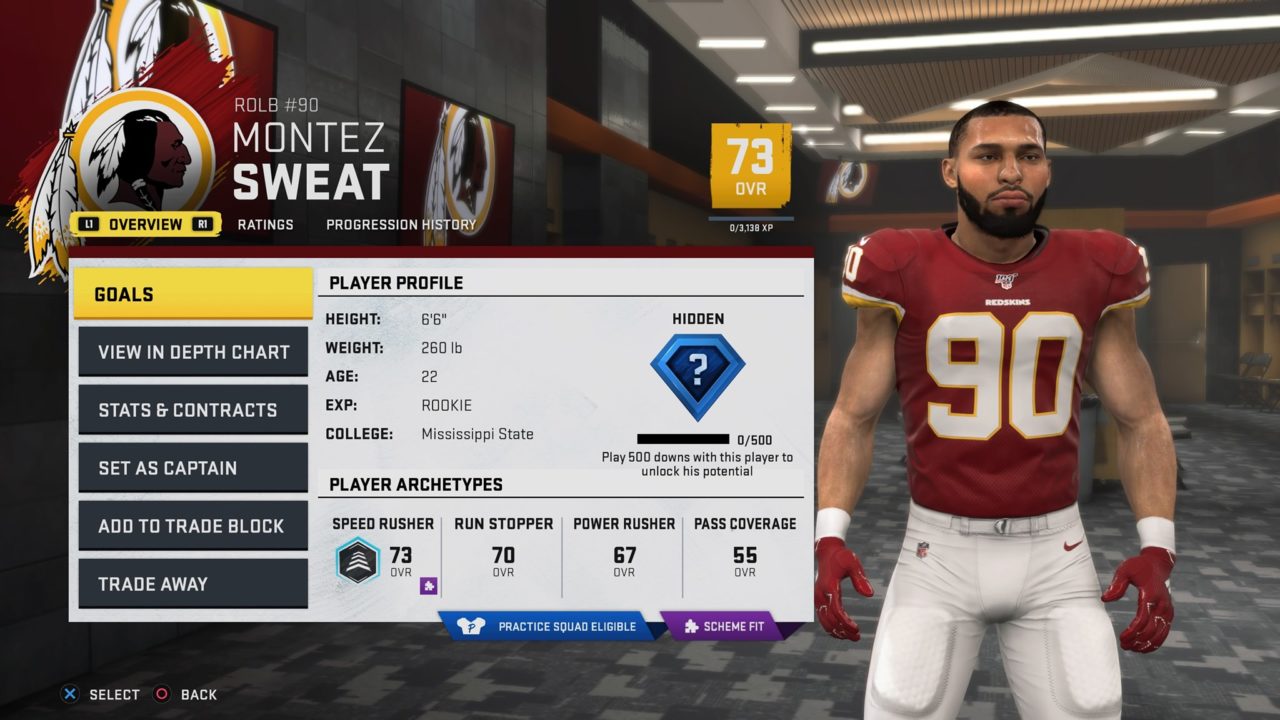
Task: Open Stats & Contracts
Action: click(x=193, y=410)
